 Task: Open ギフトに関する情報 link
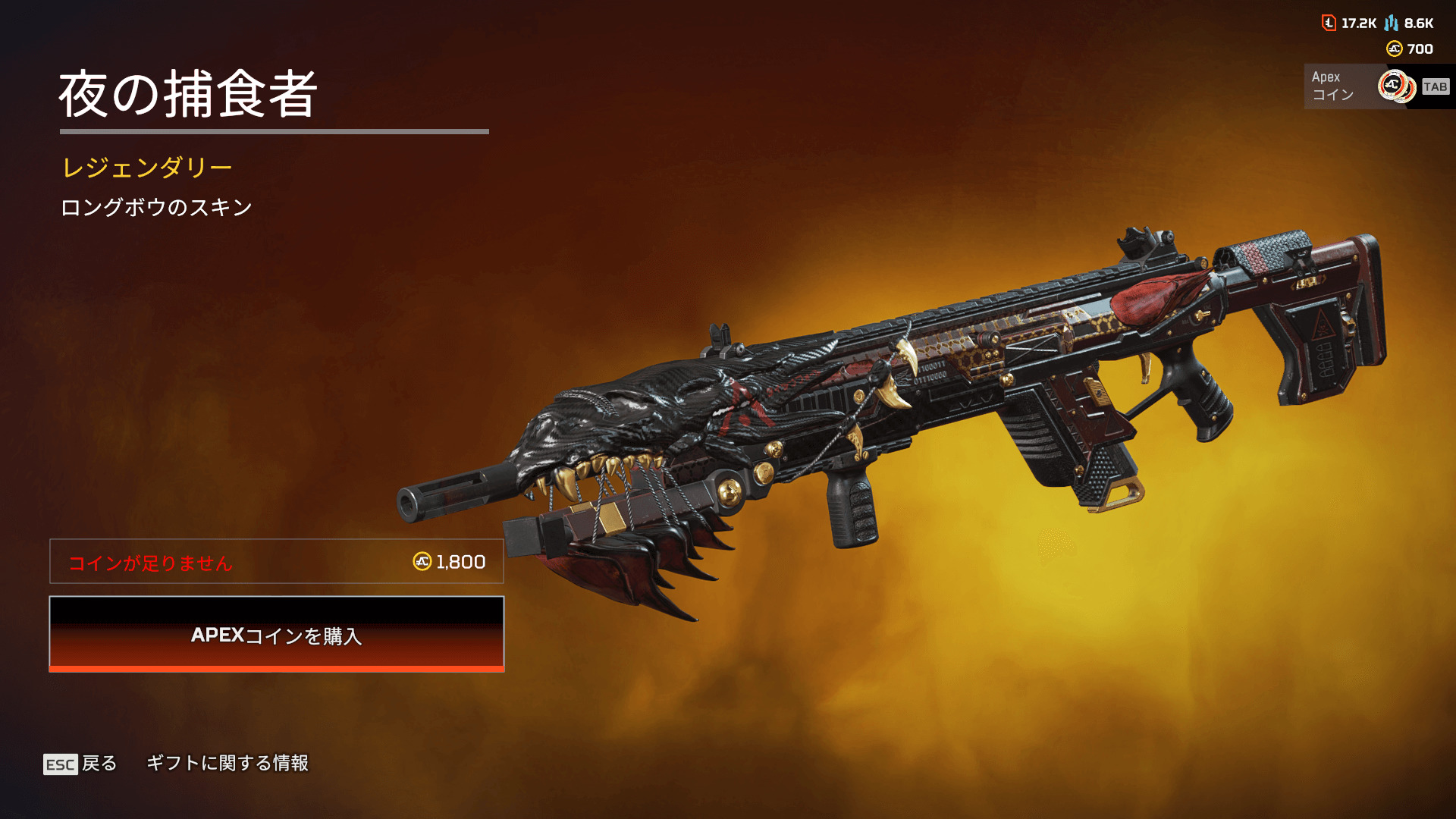click(x=227, y=763)
